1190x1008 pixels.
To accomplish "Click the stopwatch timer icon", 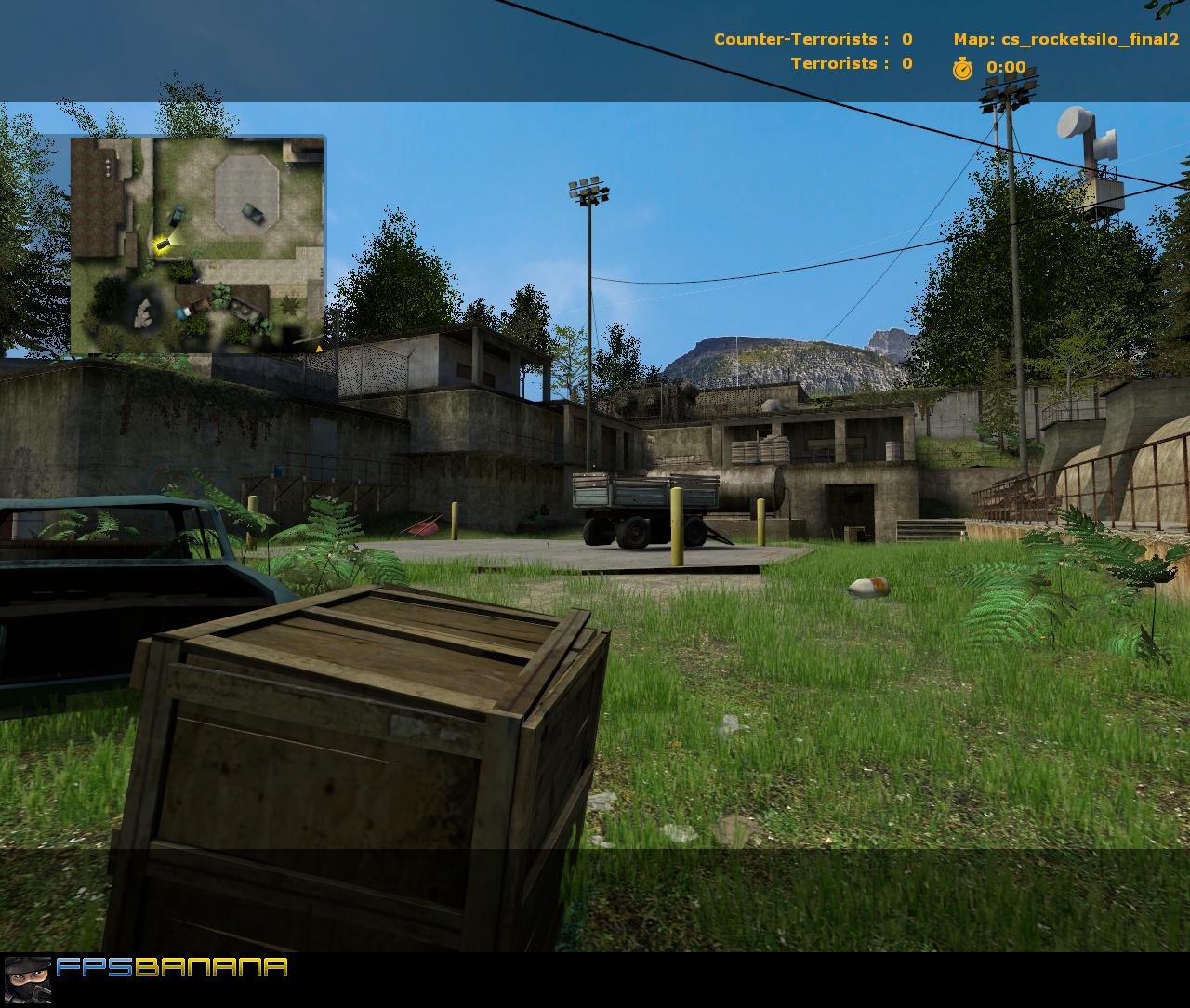I will tap(960, 67).
